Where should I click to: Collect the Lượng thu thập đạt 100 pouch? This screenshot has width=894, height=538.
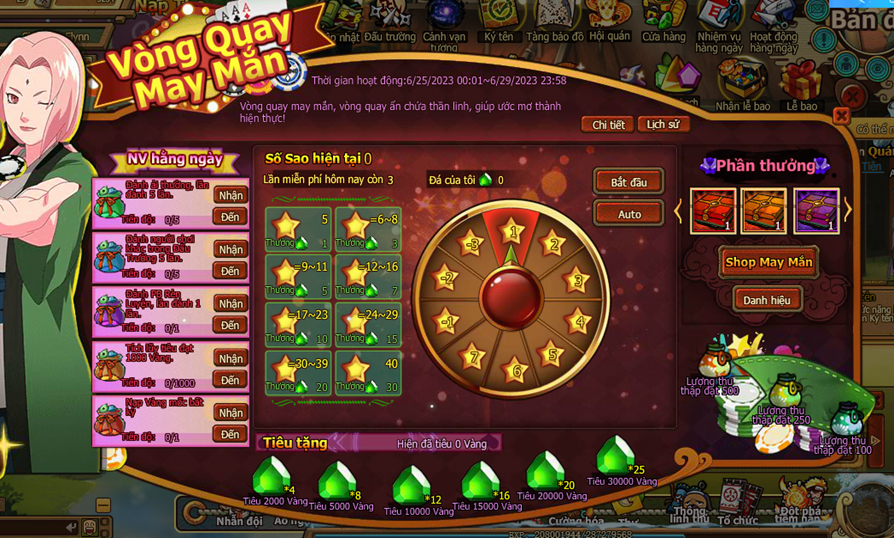[846, 418]
